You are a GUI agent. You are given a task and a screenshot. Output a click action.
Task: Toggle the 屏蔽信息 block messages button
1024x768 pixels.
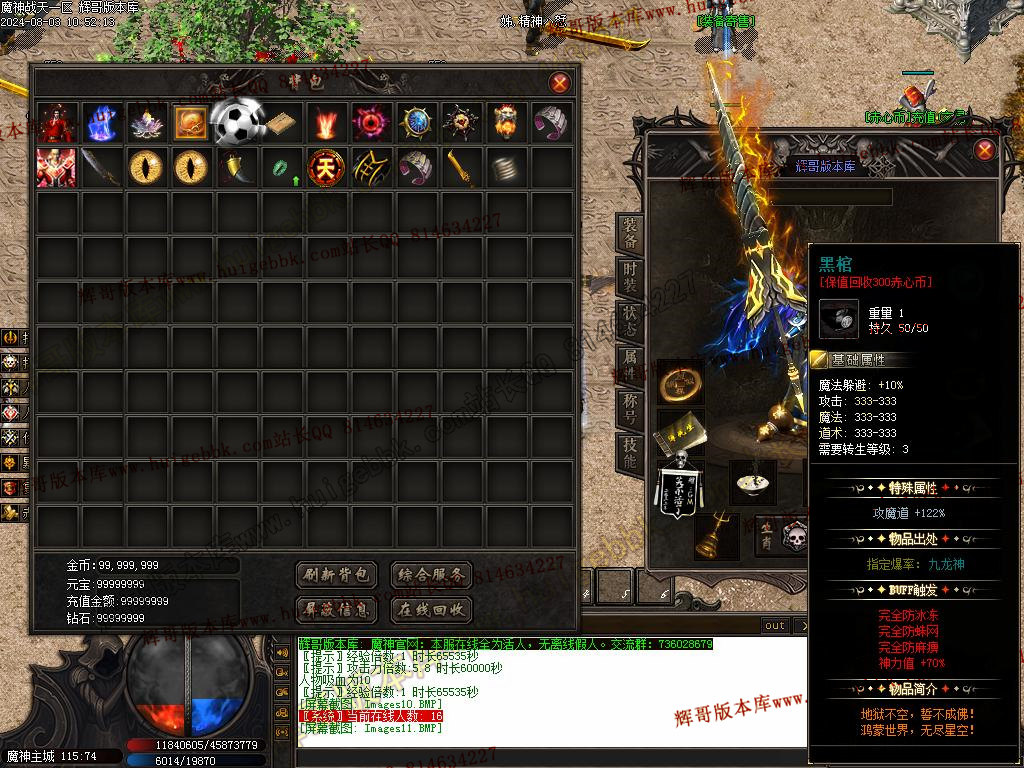coord(337,609)
